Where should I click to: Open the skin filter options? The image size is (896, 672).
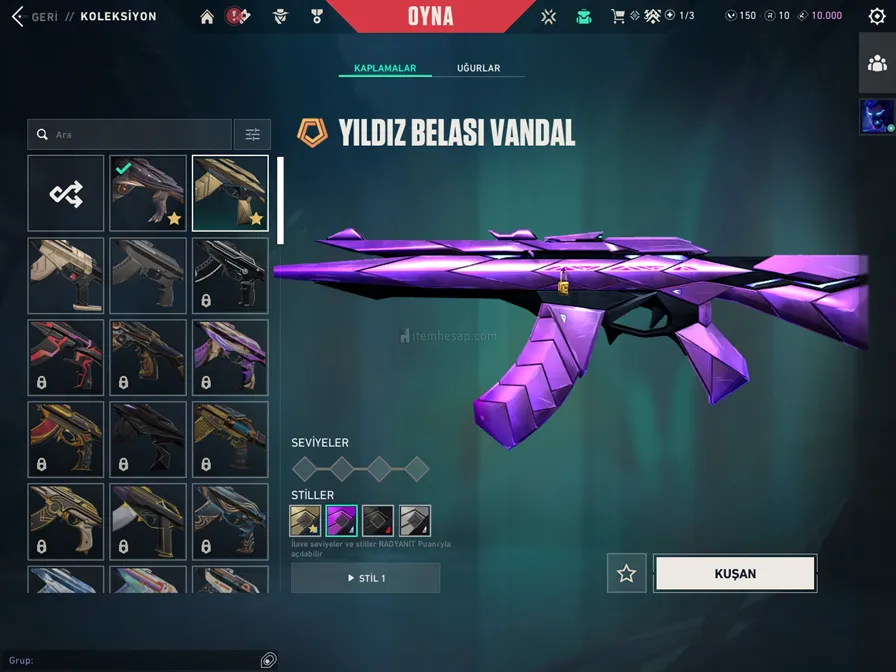(x=252, y=135)
